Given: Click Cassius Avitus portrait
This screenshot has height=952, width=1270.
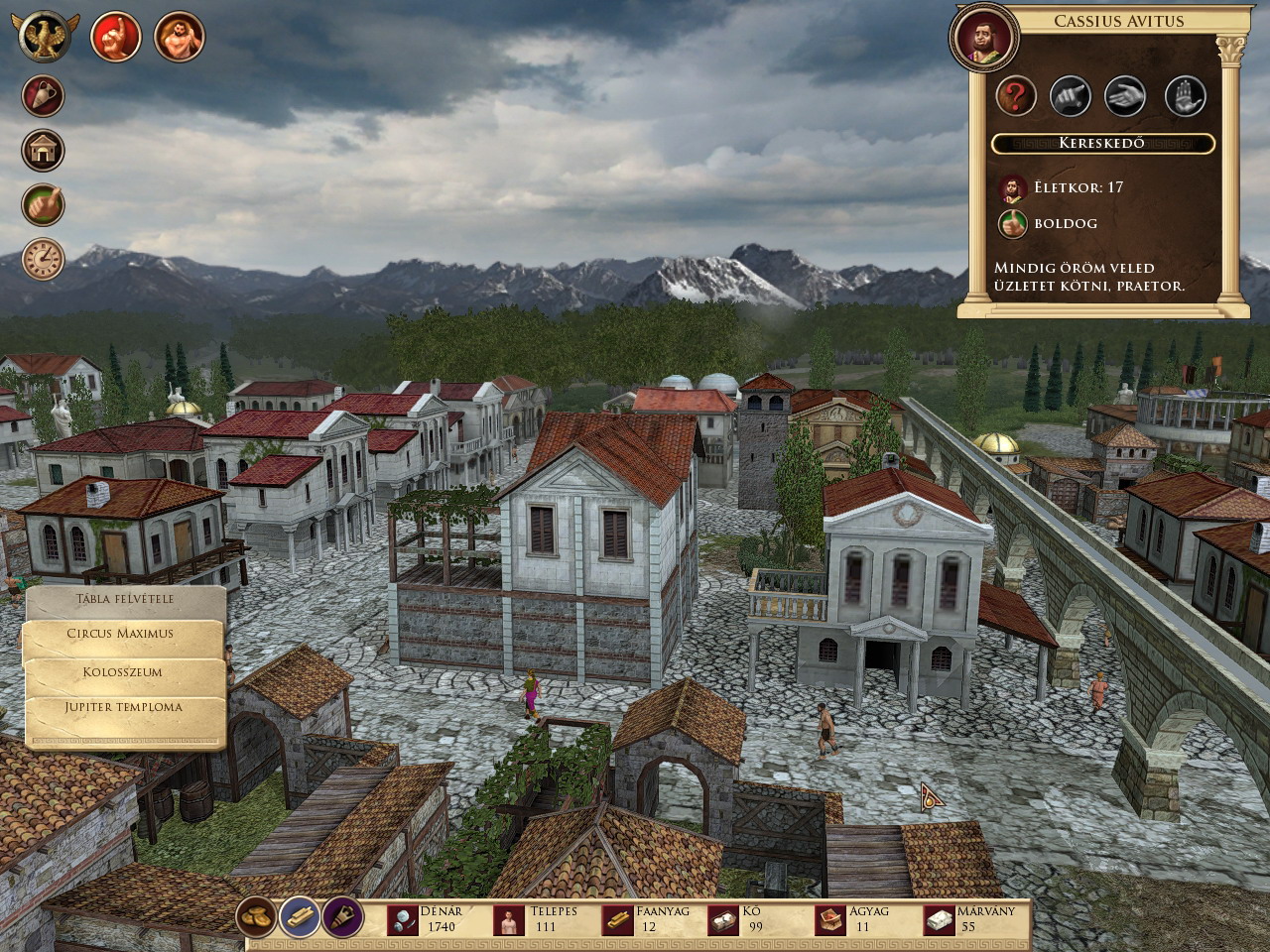Looking at the screenshot, I should point(984,39).
